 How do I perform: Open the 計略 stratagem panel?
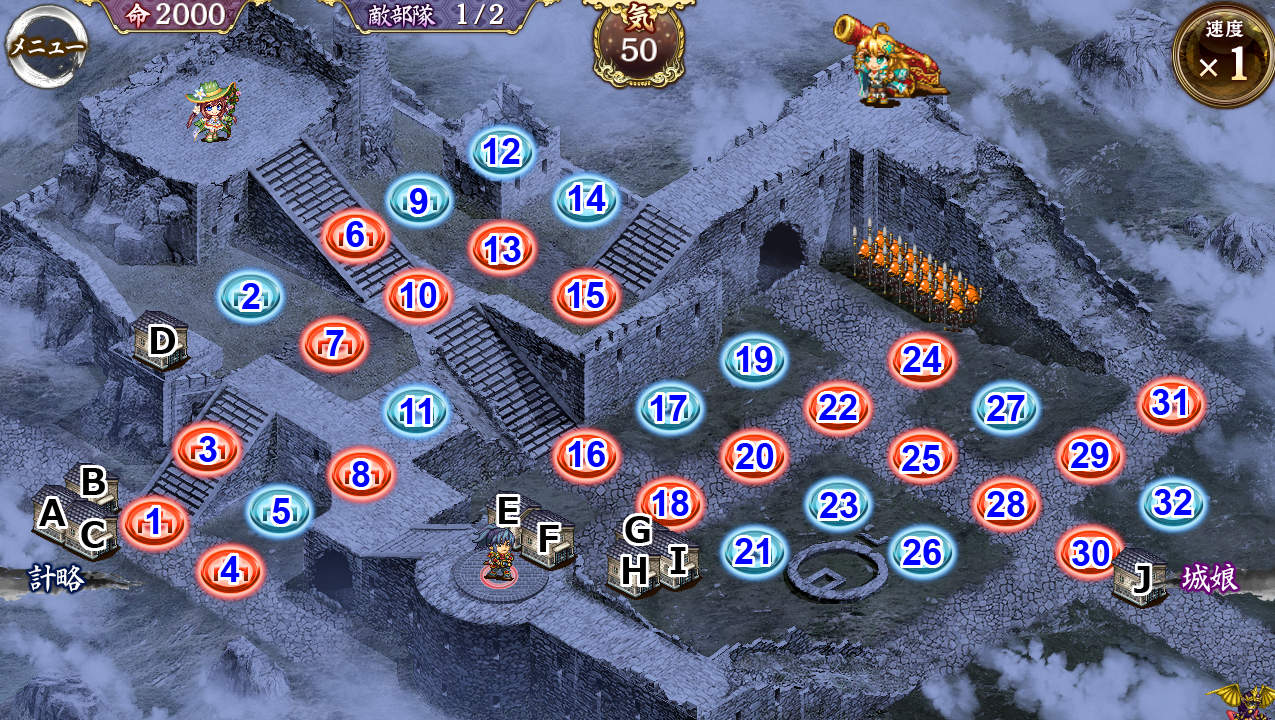(56, 579)
